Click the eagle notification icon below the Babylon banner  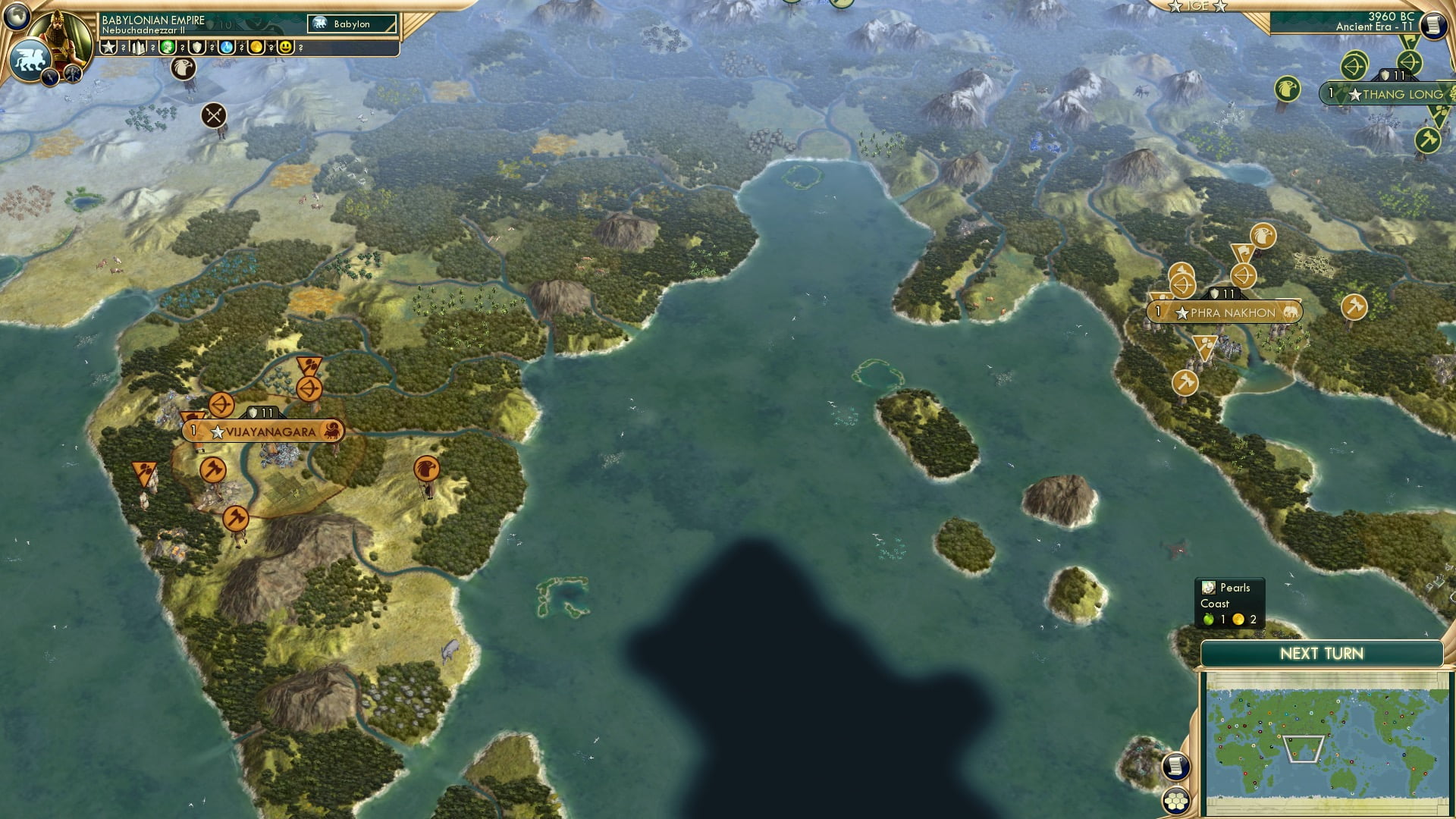click(184, 70)
